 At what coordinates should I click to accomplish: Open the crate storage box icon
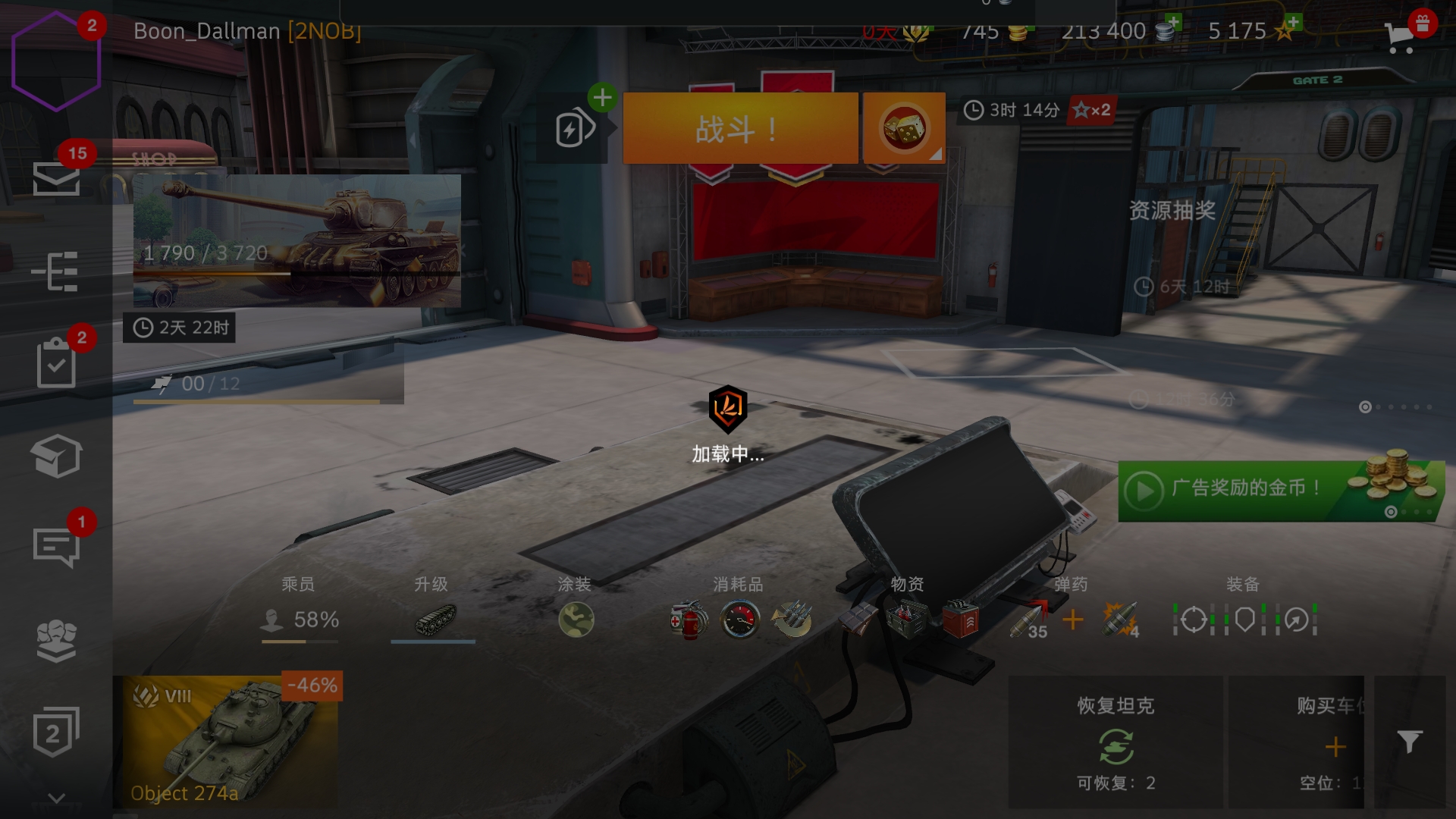pos(56,456)
